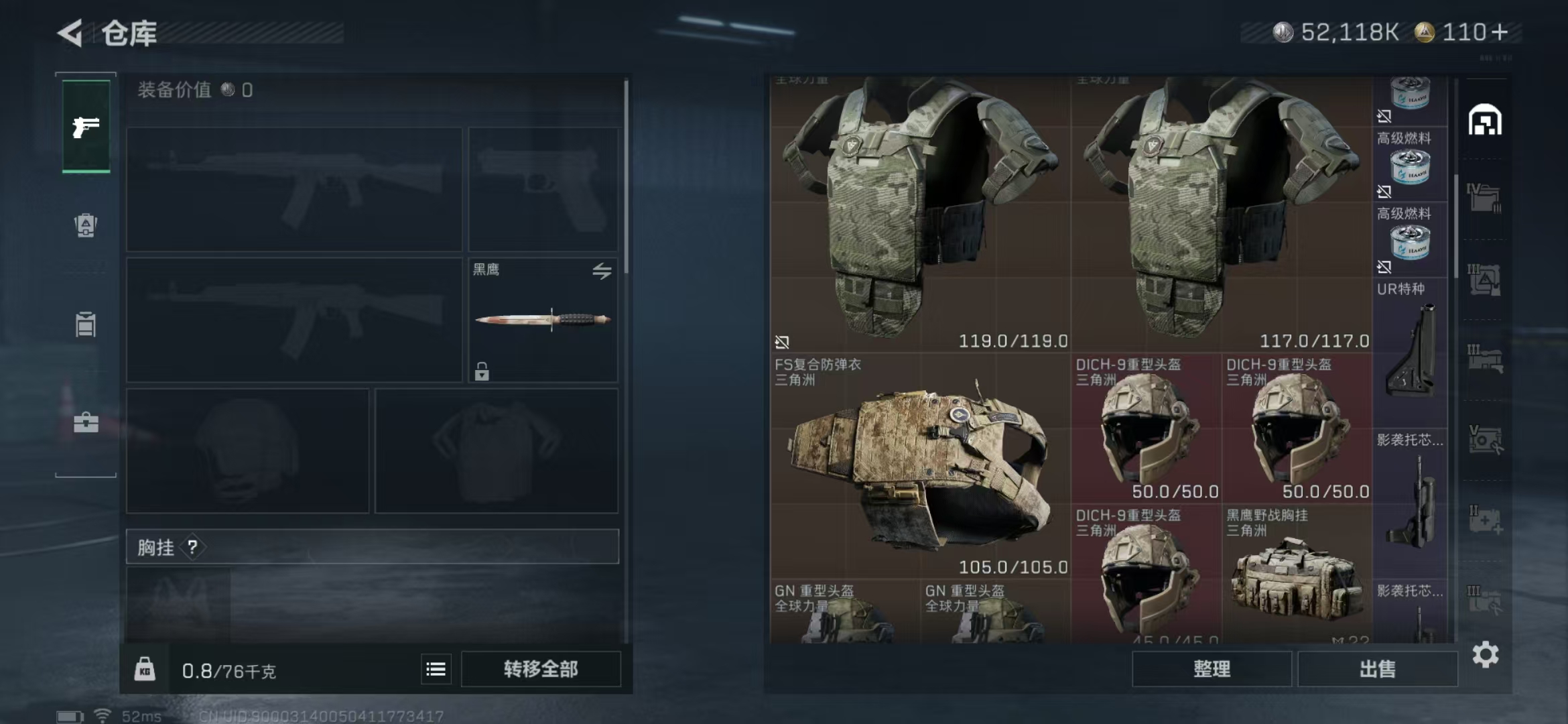Go back using the arrow beside 仓库
This screenshot has height=724, width=1568.
pos(70,32)
